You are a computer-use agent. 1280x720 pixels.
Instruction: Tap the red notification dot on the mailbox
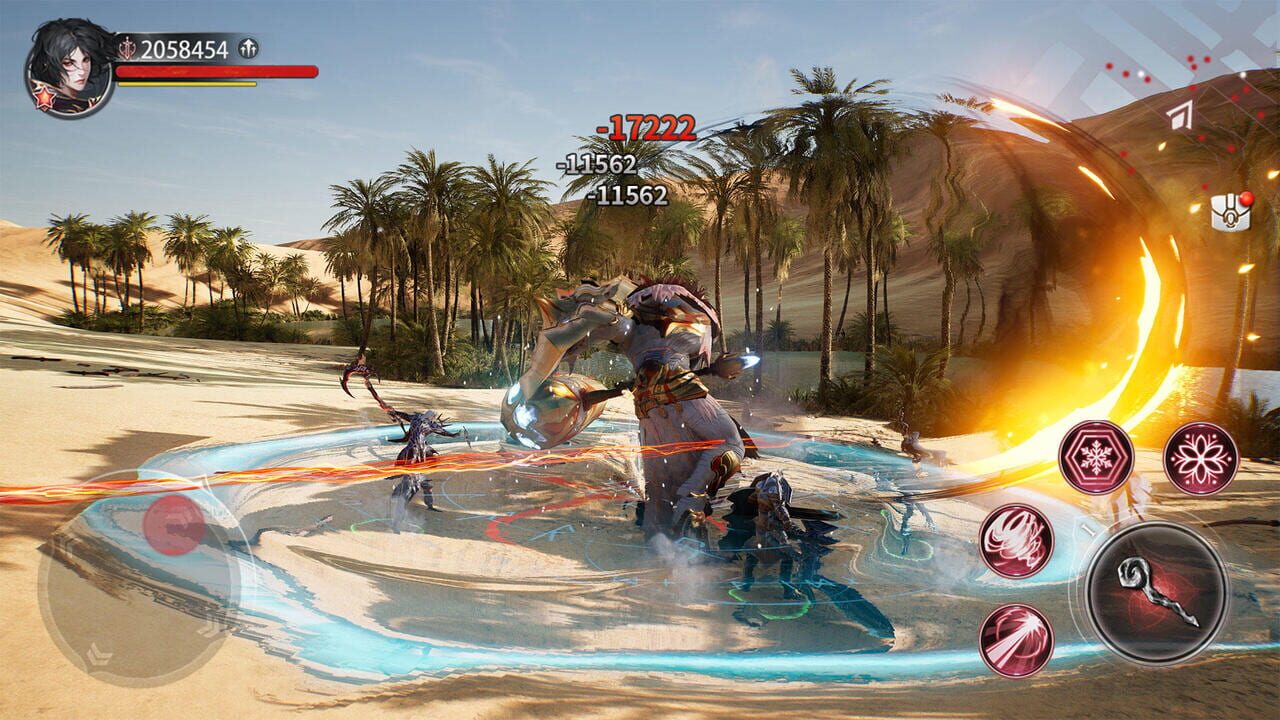coord(1246,199)
